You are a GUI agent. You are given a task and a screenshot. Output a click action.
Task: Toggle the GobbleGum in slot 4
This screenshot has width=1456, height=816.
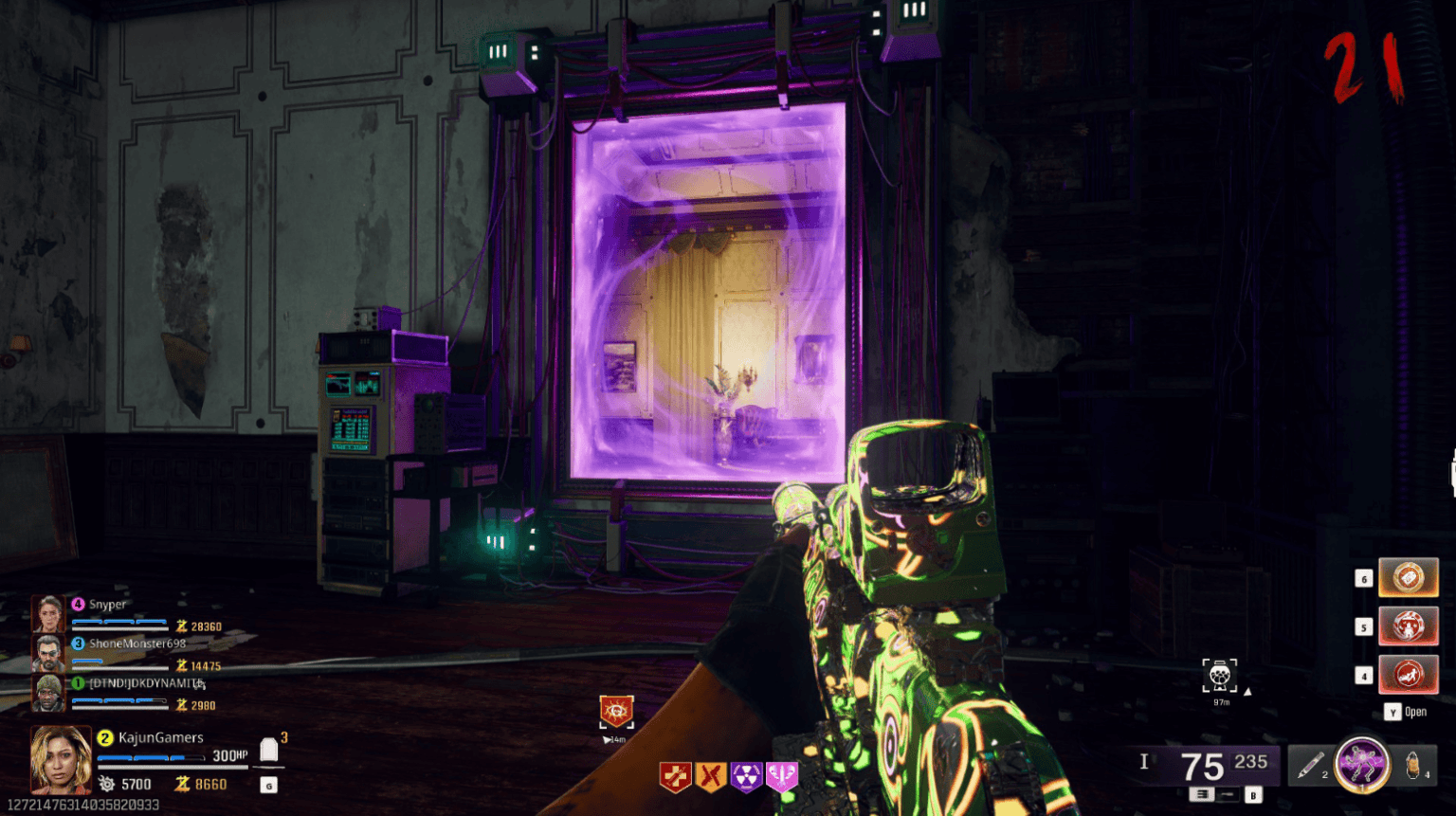pyautogui.click(x=1409, y=675)
